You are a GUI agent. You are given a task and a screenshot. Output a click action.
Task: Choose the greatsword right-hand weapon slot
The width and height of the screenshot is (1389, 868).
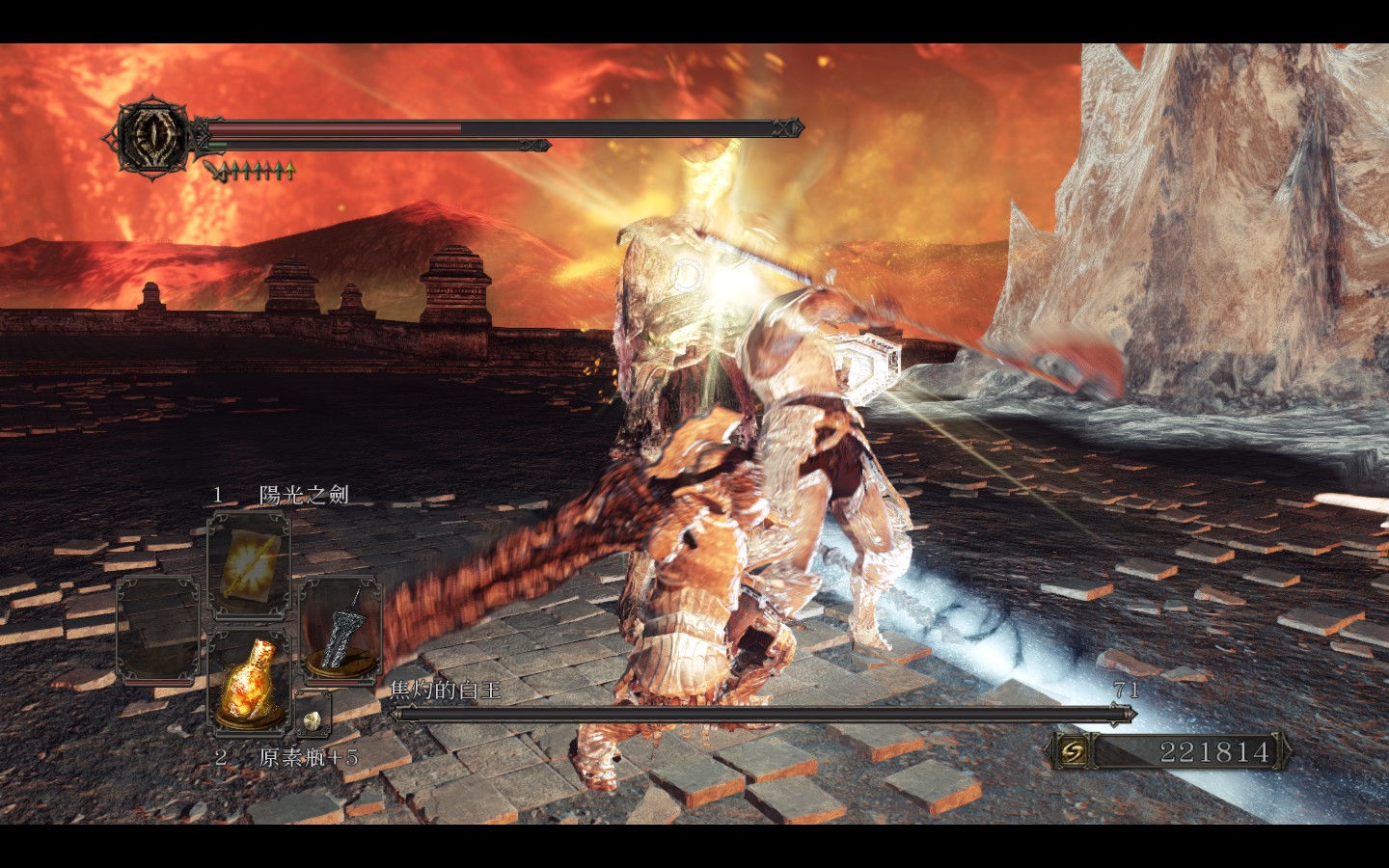pyautogui.click(x=340, y=629)
